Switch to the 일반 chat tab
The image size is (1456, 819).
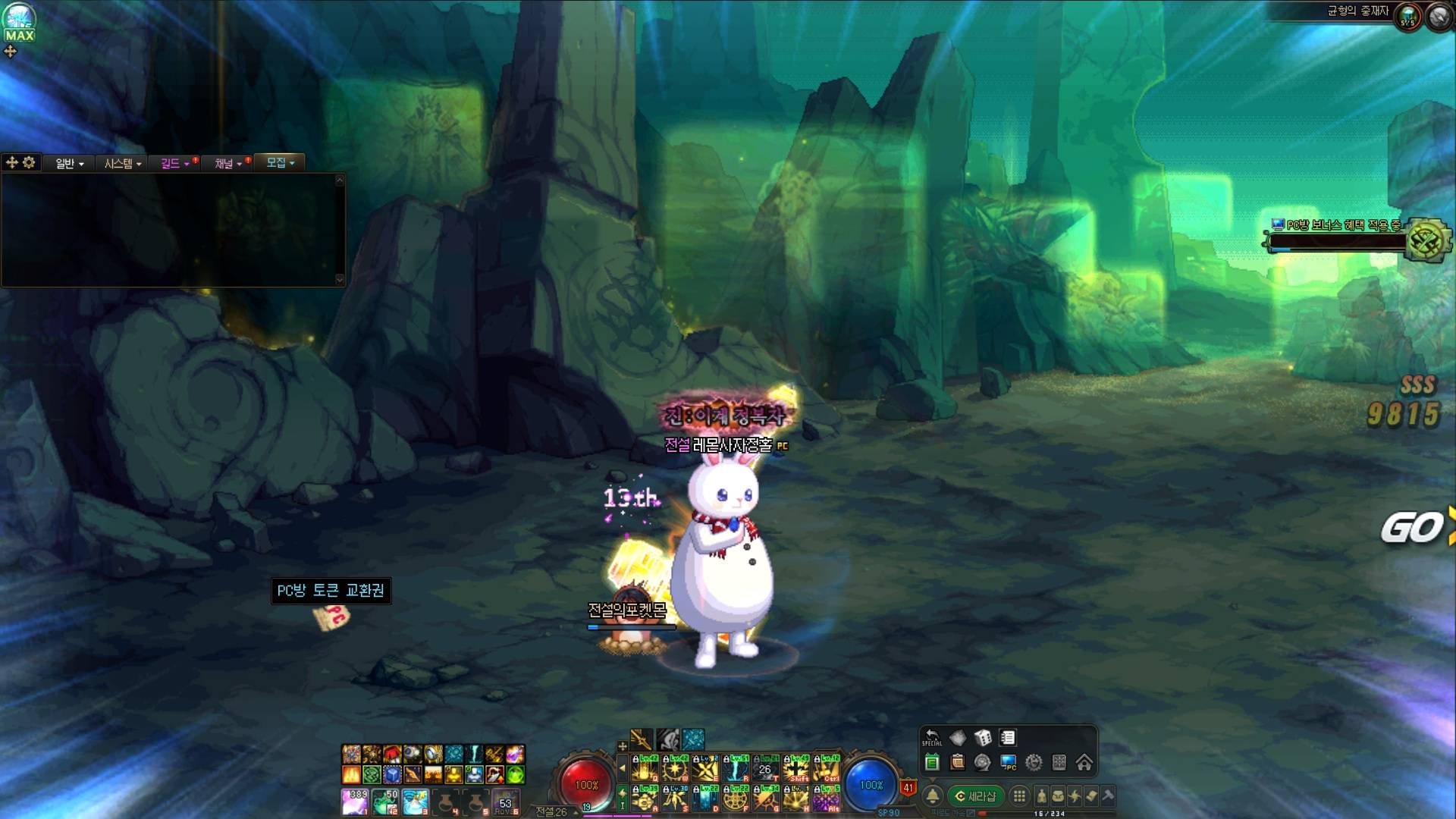pos(69,163)
